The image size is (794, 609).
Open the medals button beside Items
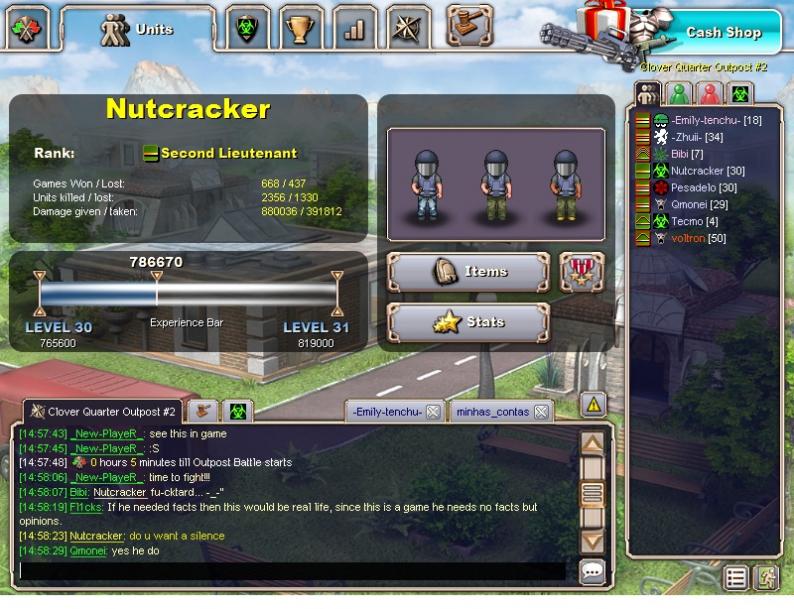coord(581,272)
